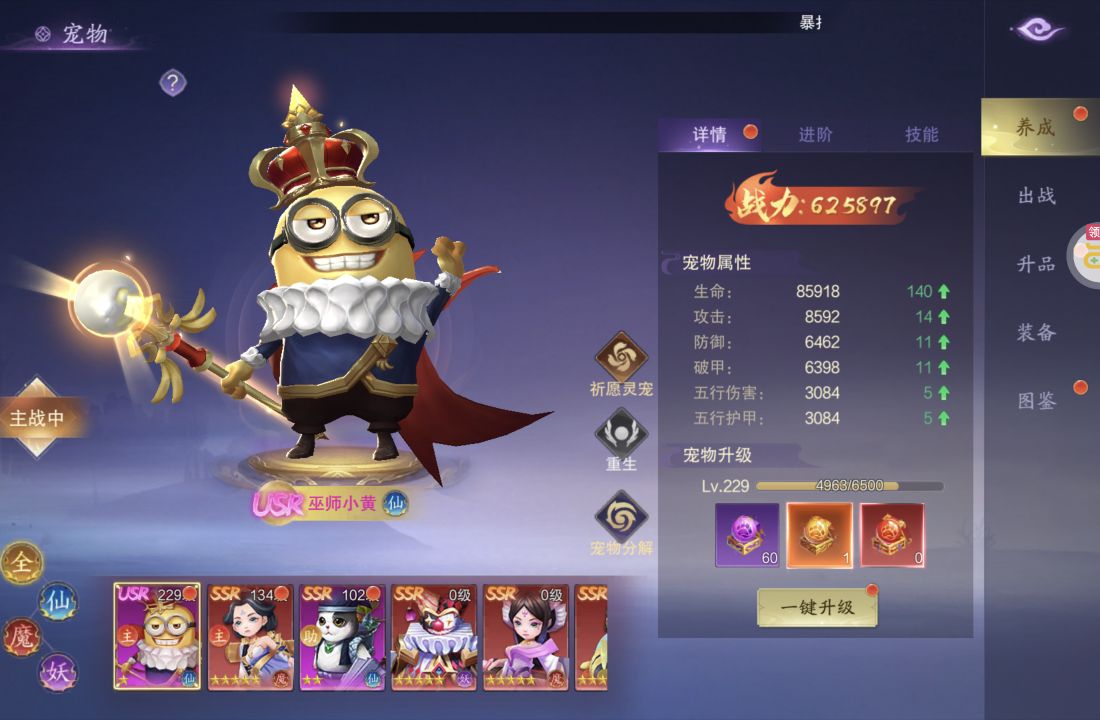Select the orange experience item slot
Screen dimensions: 1100x720
tap(819, 535)
